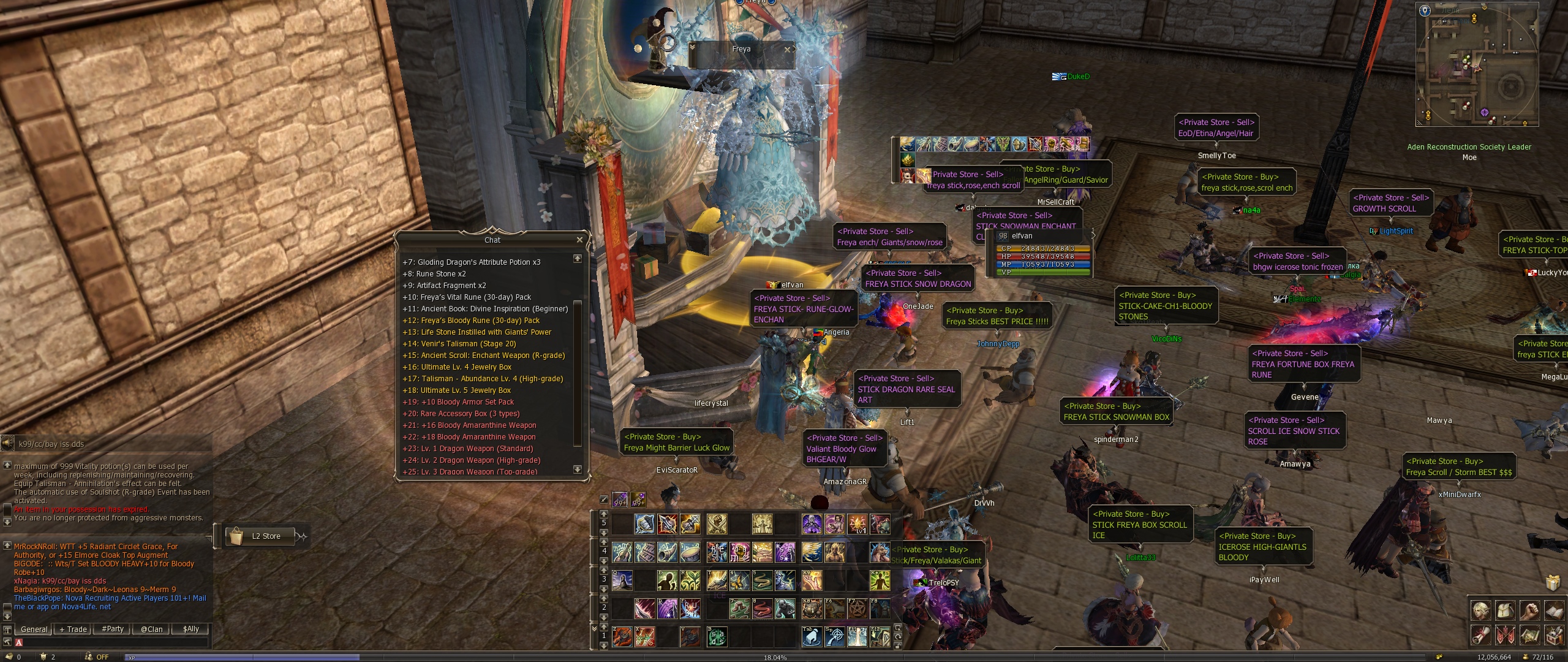Screen dimensions: 1568x662
Task: Click the target crosshair action icon
Action: tap(835, 637)
